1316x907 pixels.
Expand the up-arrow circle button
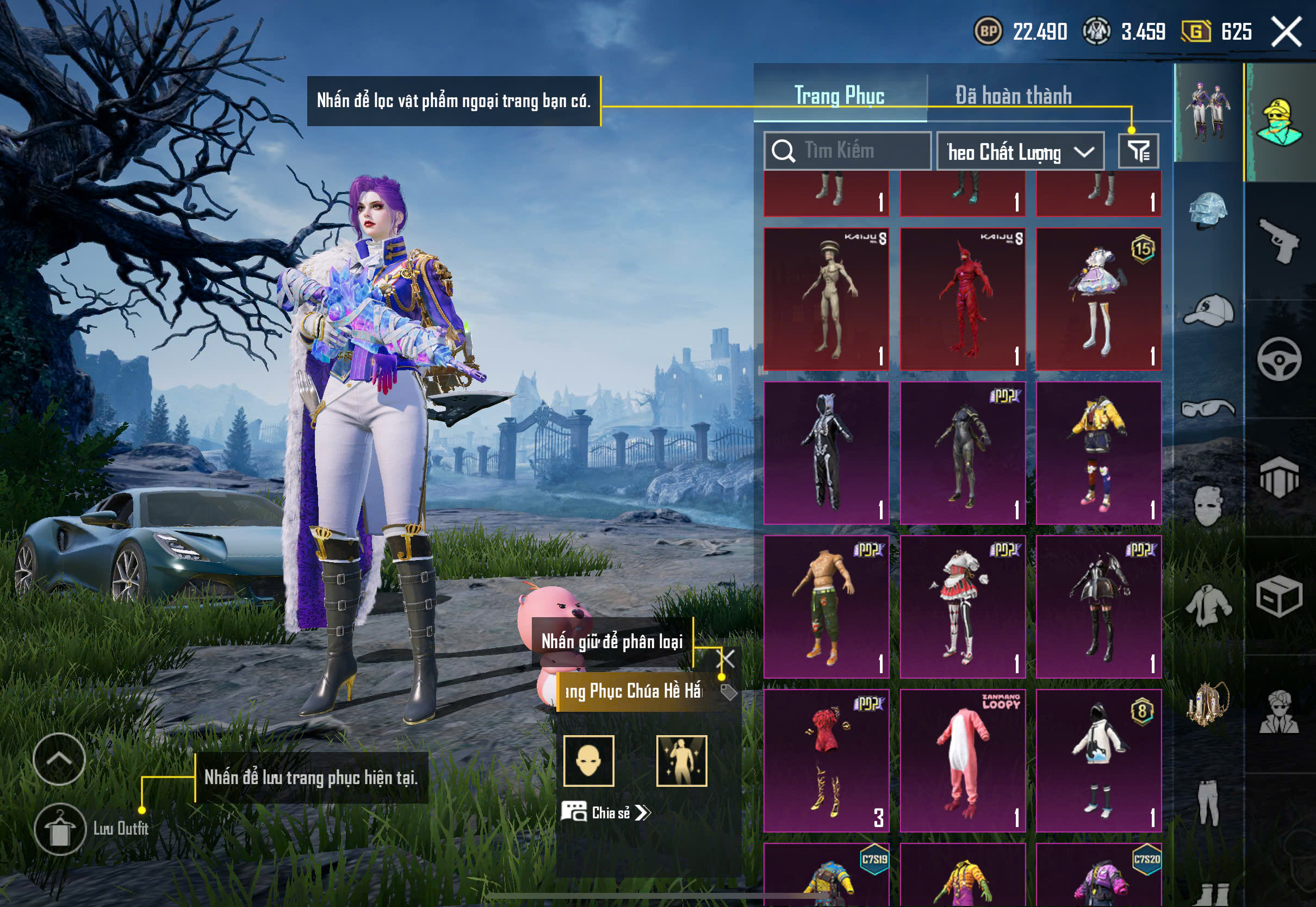(x=59, y=759)
